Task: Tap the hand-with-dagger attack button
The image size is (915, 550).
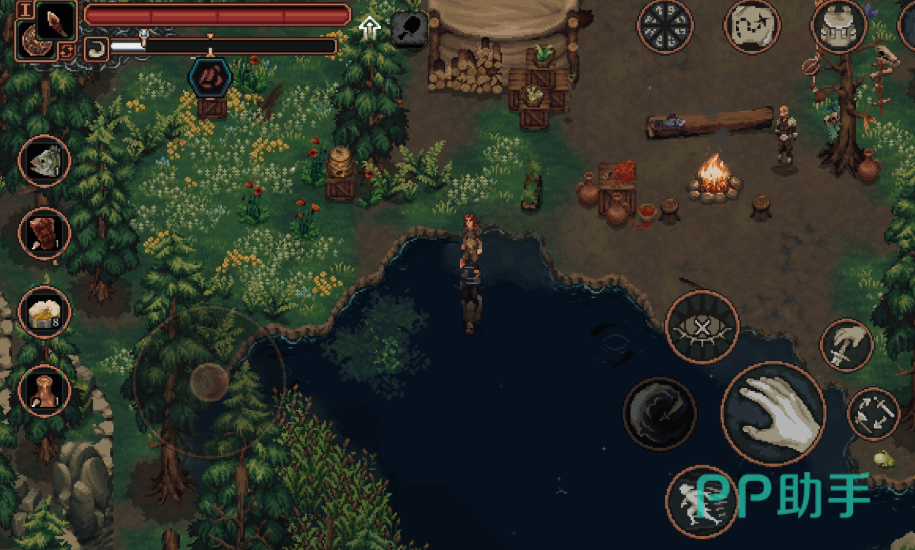Action: click(x=846, y=345)
